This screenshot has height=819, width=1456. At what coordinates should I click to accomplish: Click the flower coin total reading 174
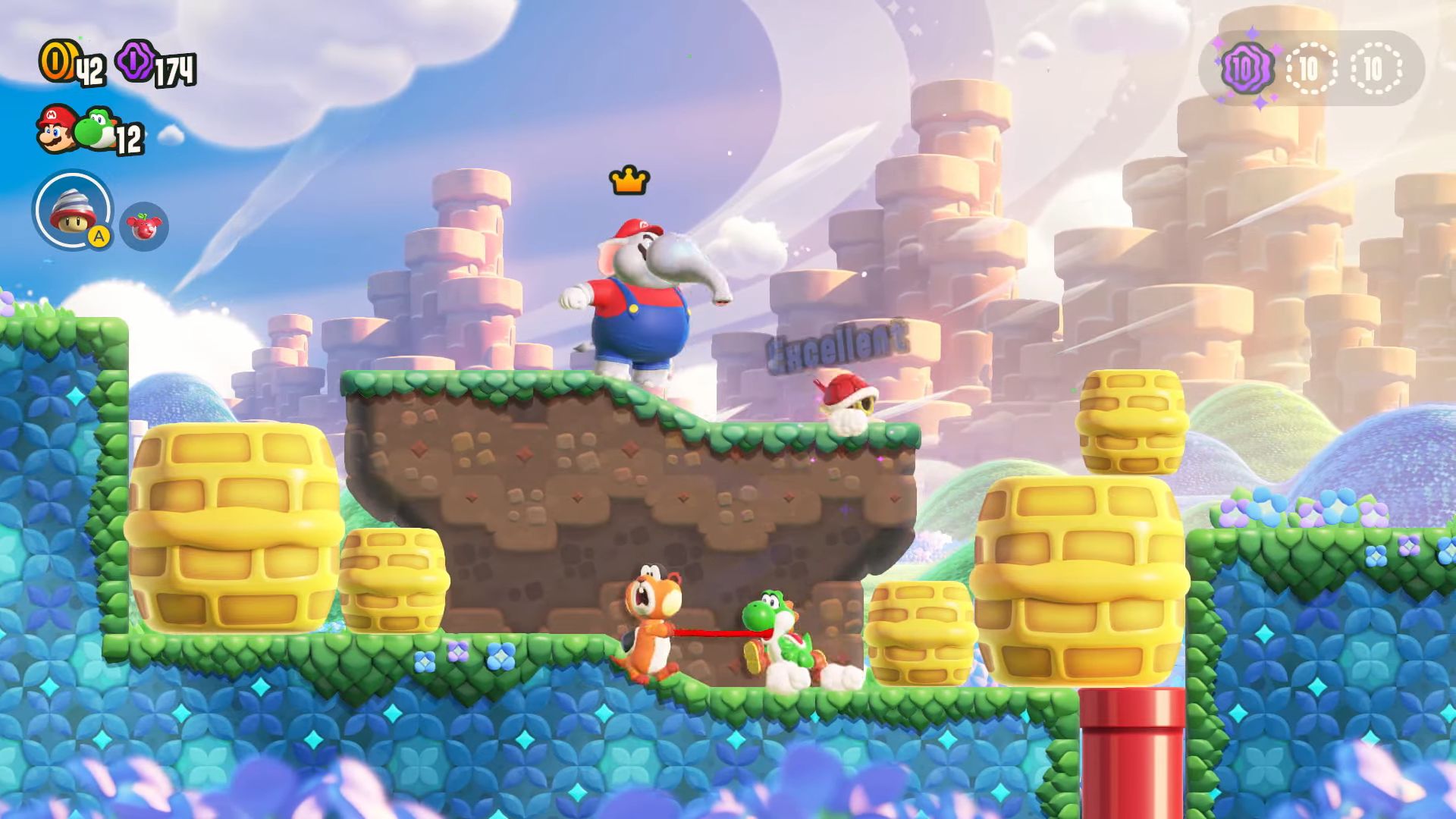point(176,69)
